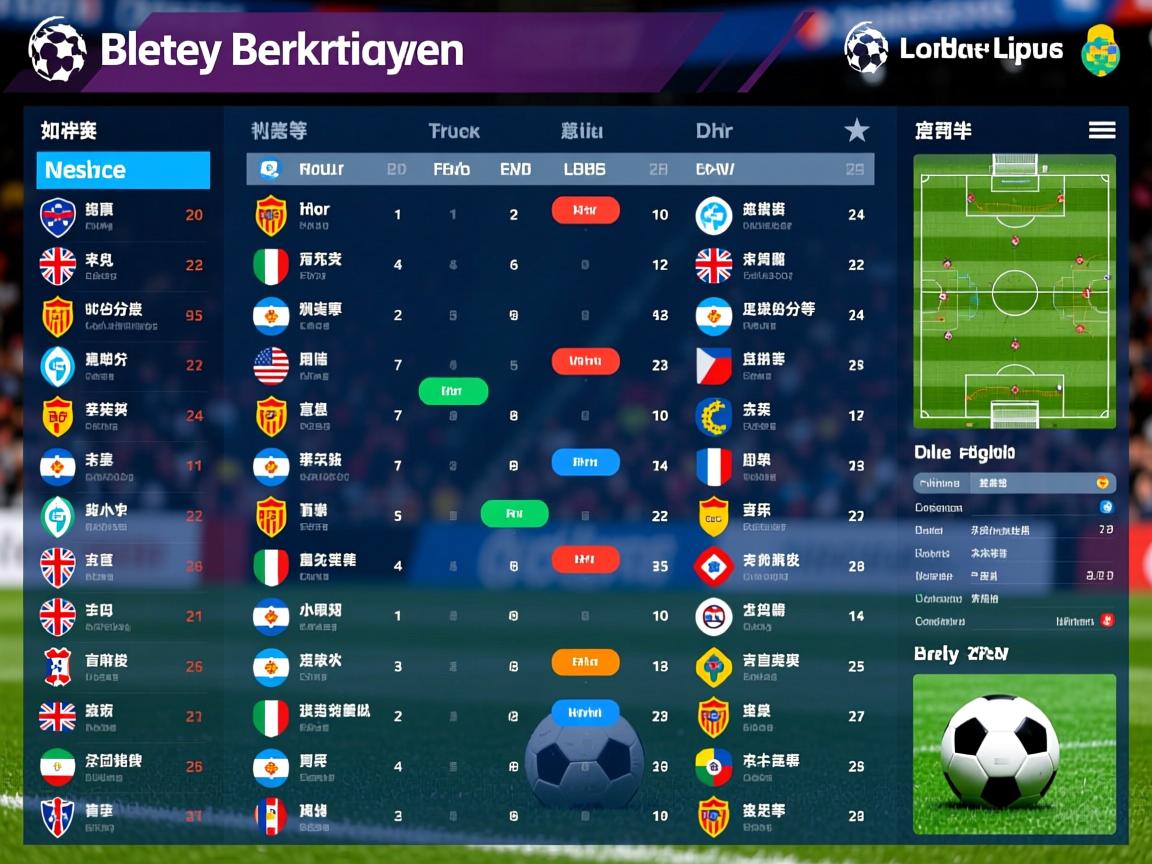Viewport: 1152px width, 864px height.
Task: Switch to the Truck tab
Action: click(454, 131)
